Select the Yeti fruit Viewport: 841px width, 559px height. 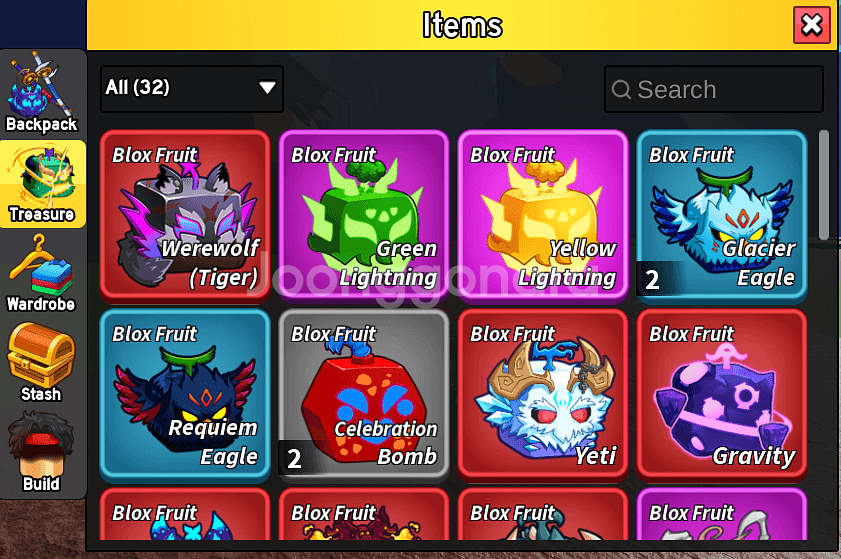[543, 393]
